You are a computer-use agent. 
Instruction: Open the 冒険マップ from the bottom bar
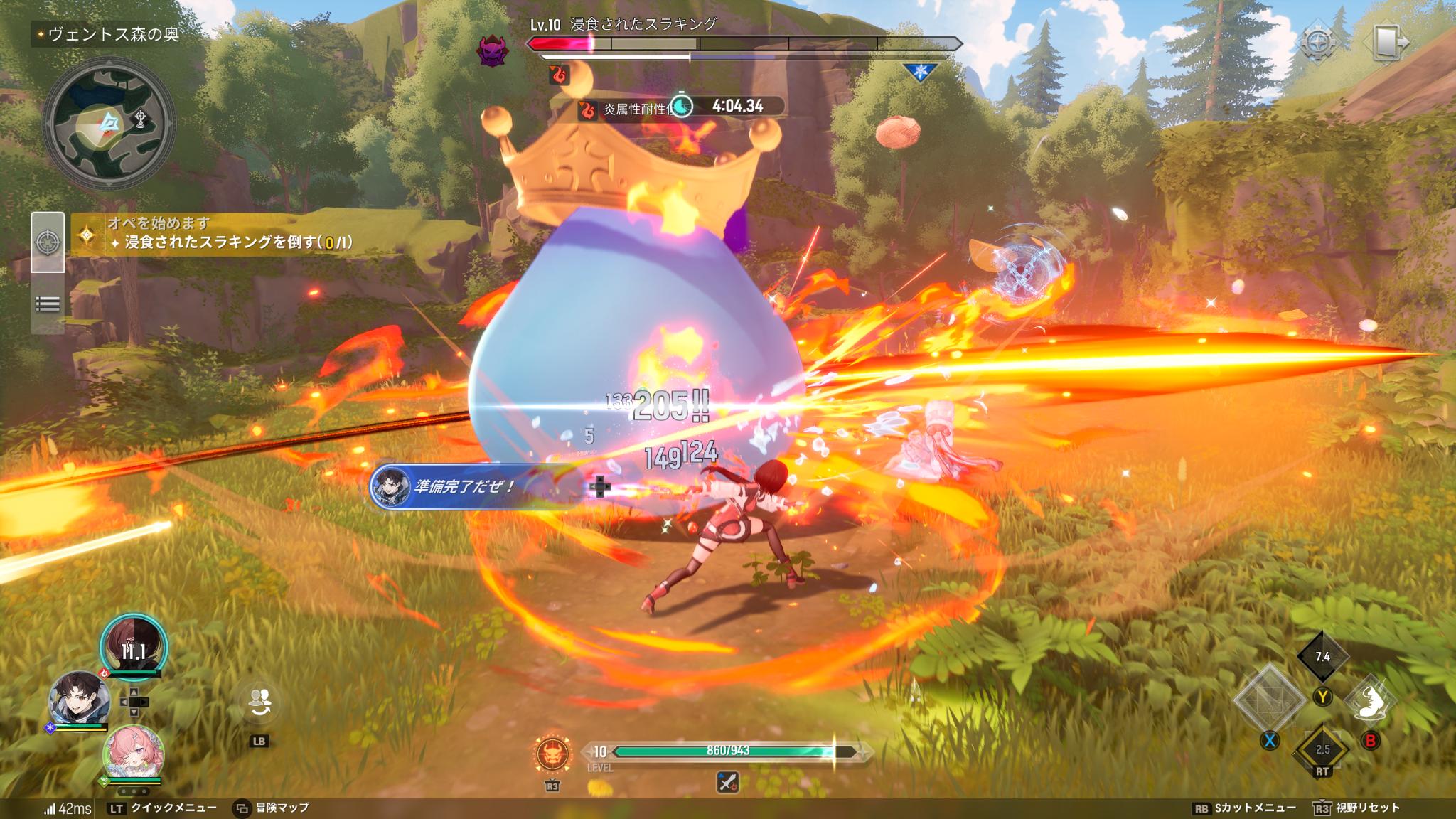coord(284,808)
